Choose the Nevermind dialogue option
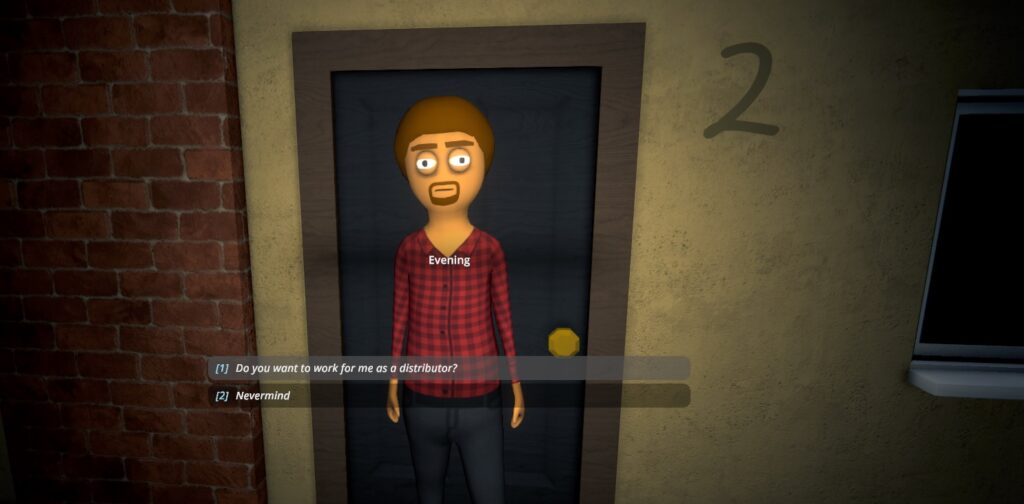 [x=263, y=396]
